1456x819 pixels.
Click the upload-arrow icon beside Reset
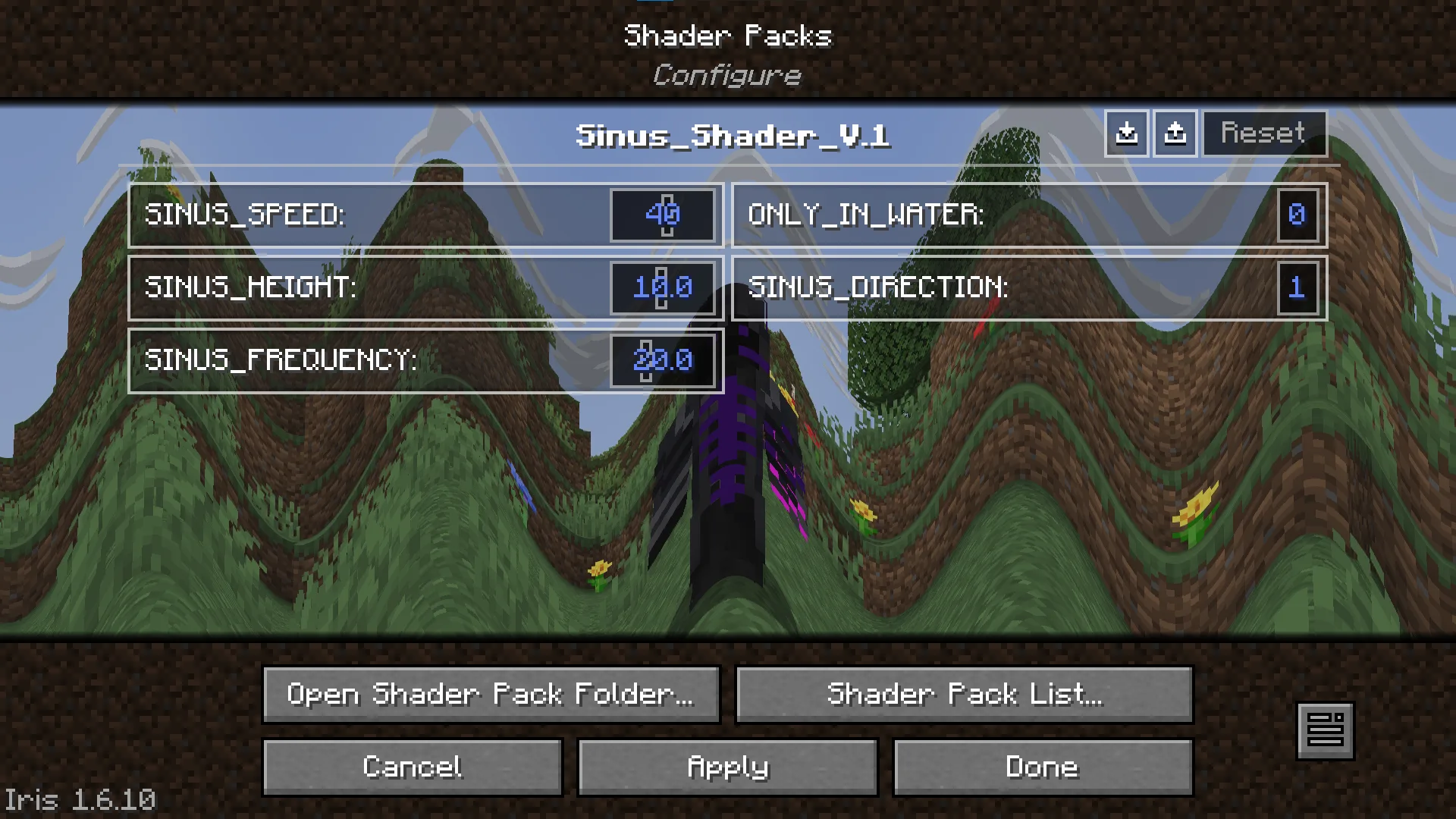coord(1175,133)
